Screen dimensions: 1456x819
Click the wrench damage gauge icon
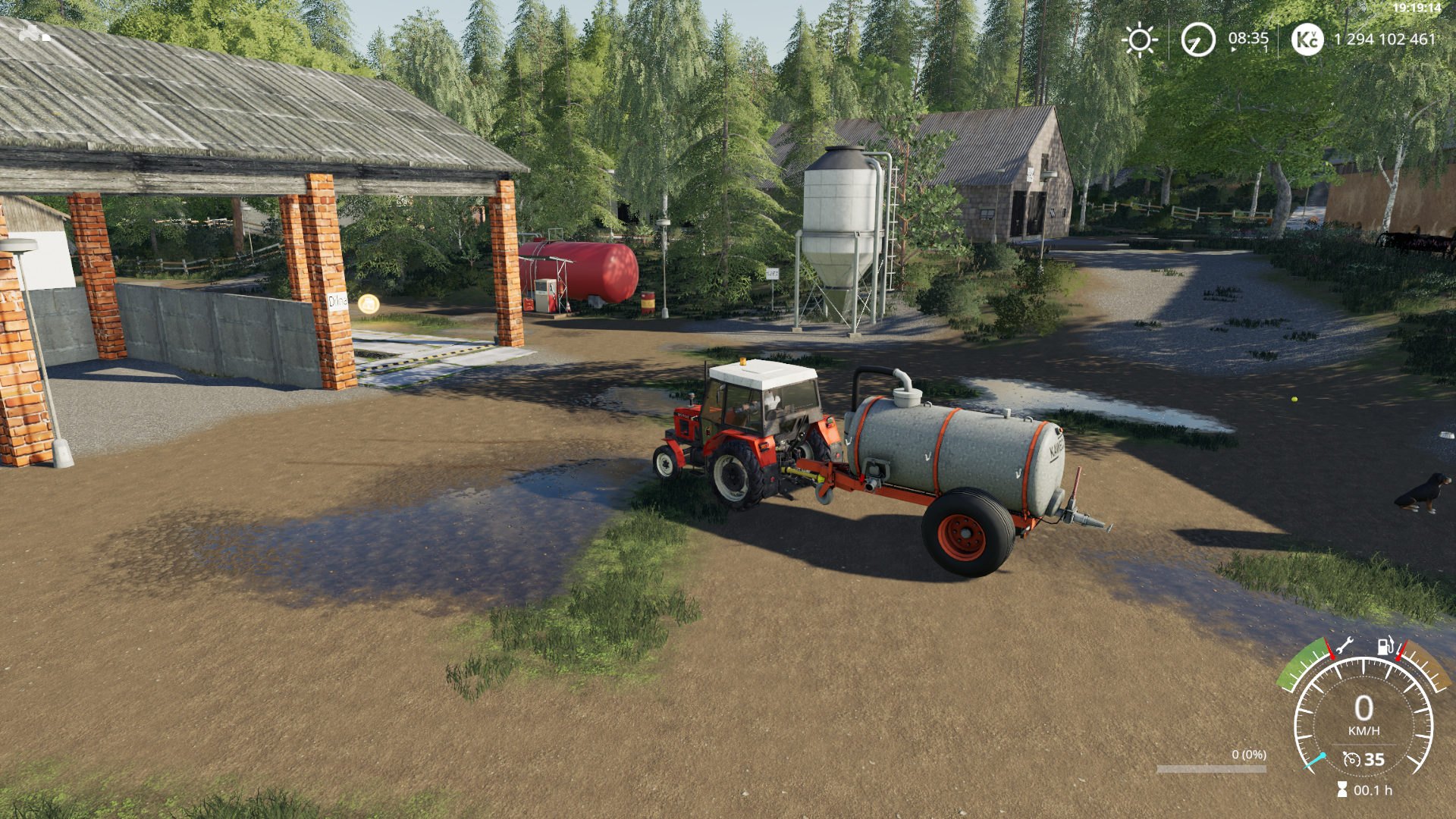click(x=1344, y=646)
